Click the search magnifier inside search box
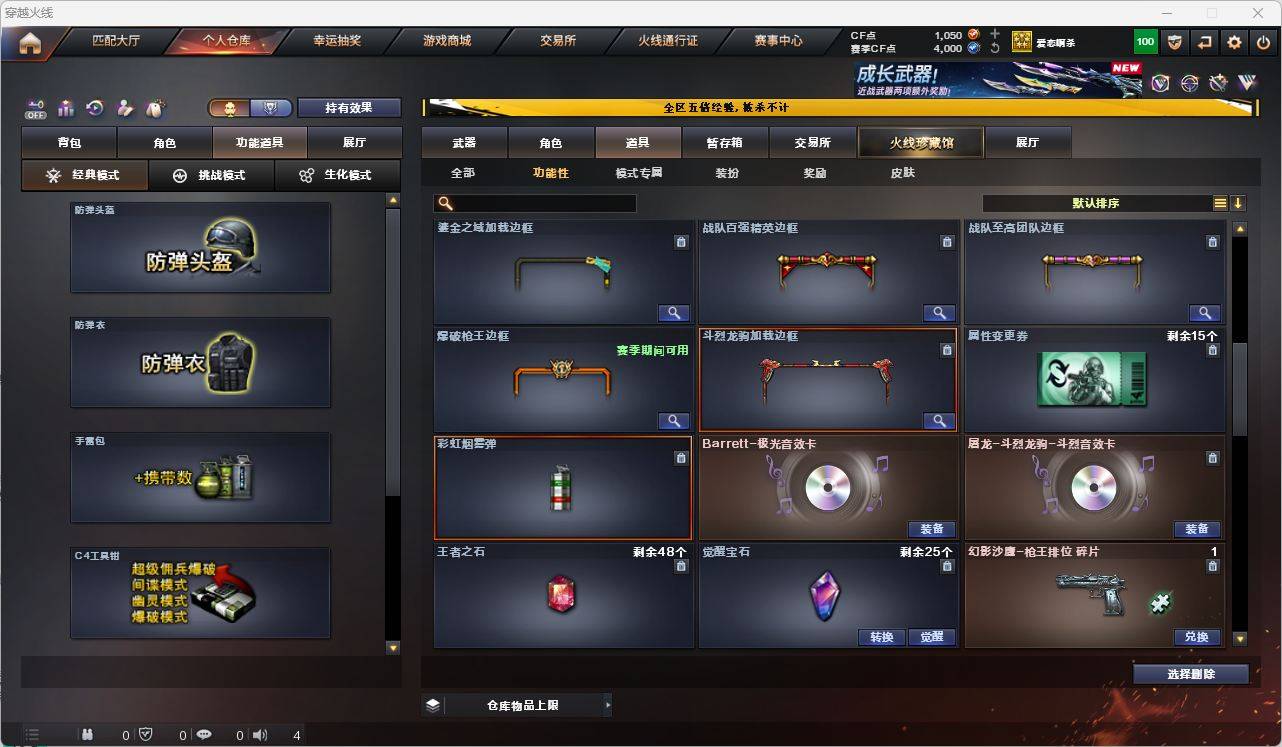 pyautogui.click(x=446, y=203)
